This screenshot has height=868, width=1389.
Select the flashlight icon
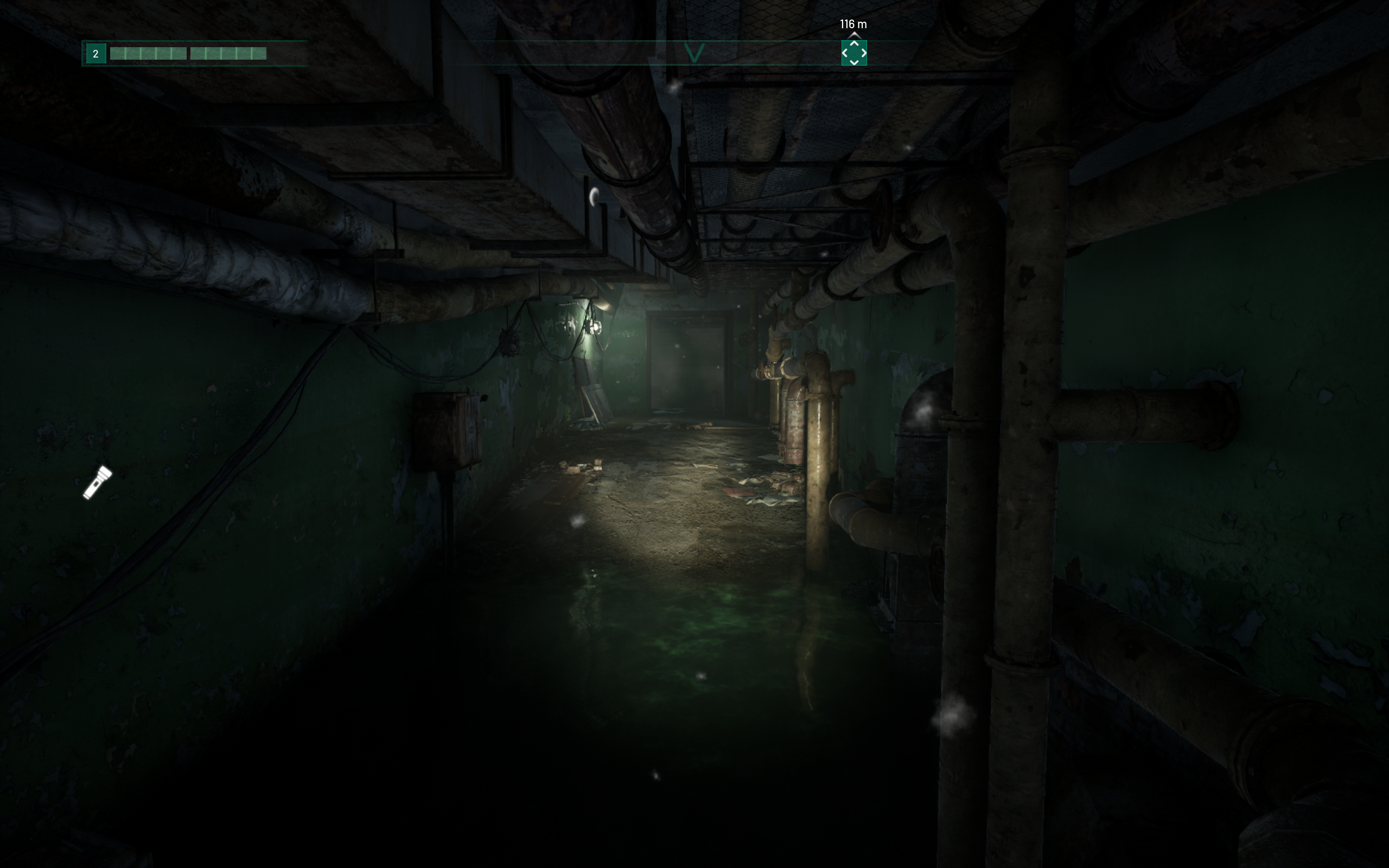click(98, 483)
